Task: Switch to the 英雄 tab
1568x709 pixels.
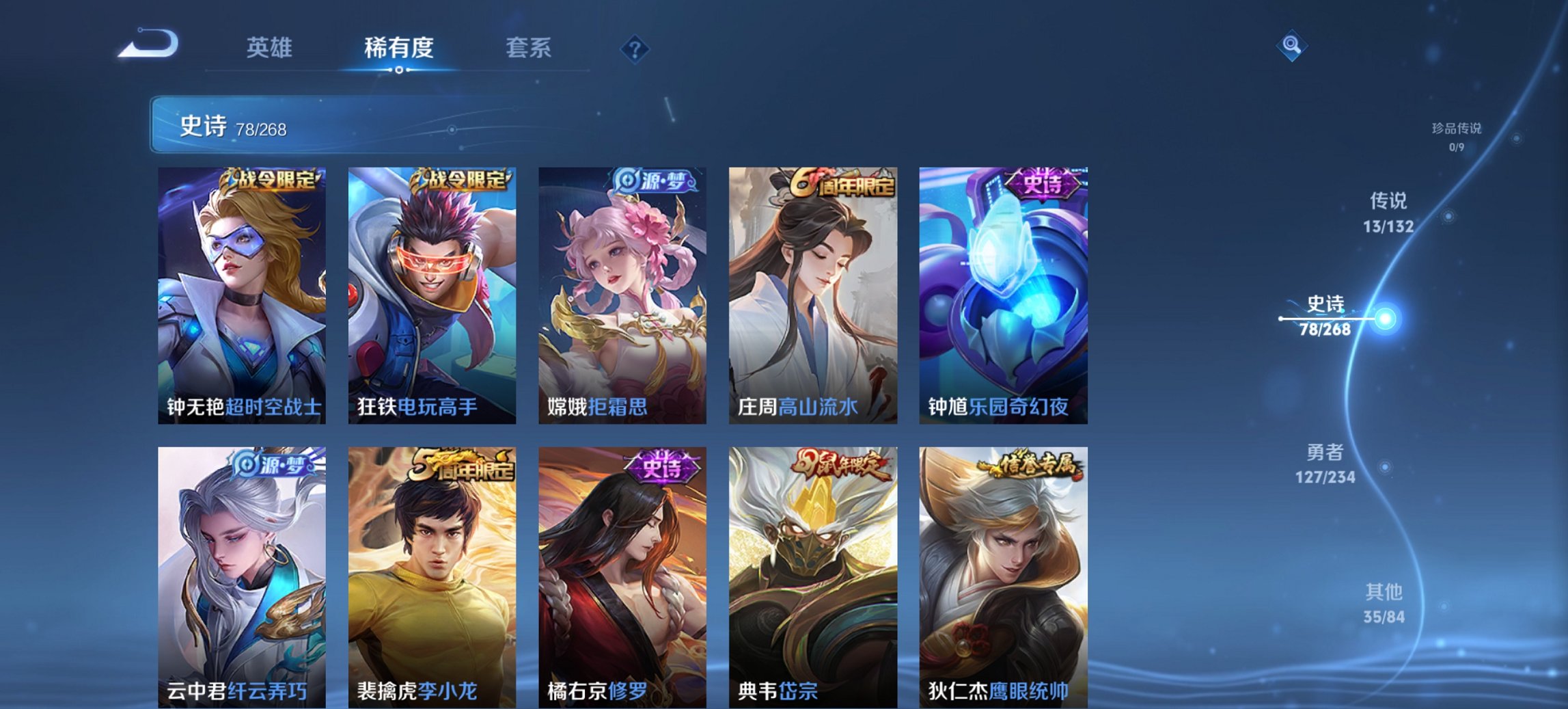Action: (x=271, y=48)
